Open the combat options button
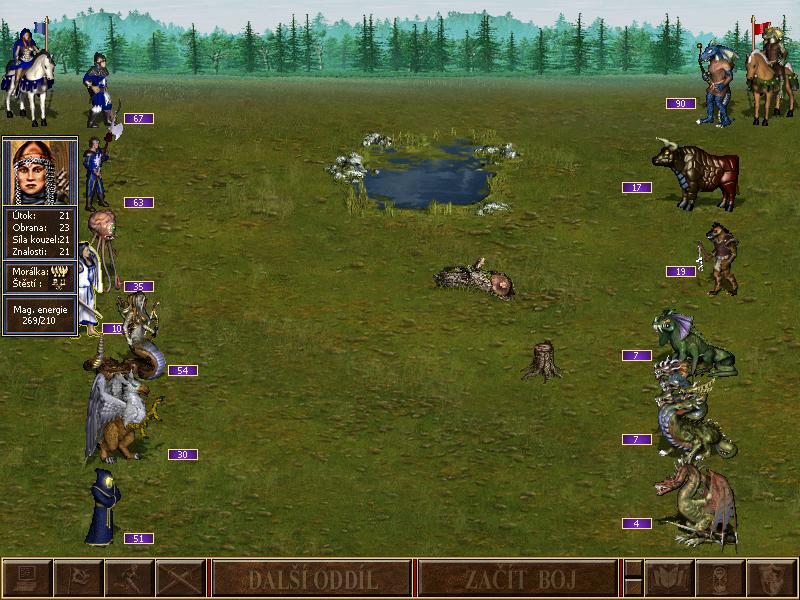Image resolution: width=800 pixels, height=600 pixels. [26, 578]
